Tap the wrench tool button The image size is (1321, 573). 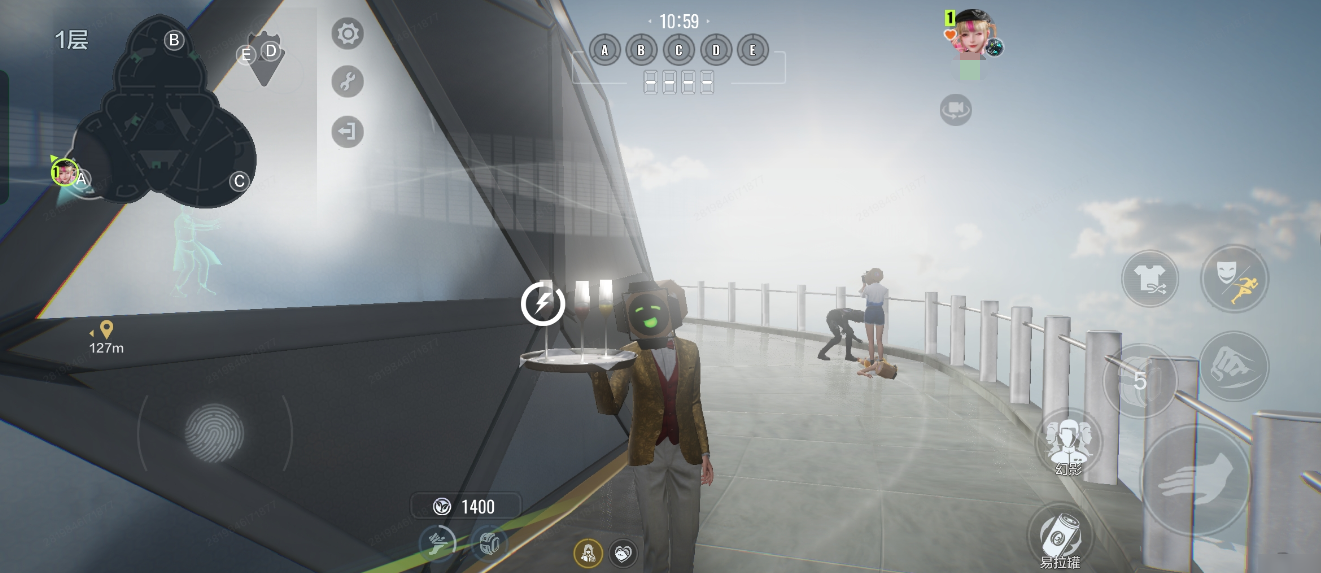[347, 82]
